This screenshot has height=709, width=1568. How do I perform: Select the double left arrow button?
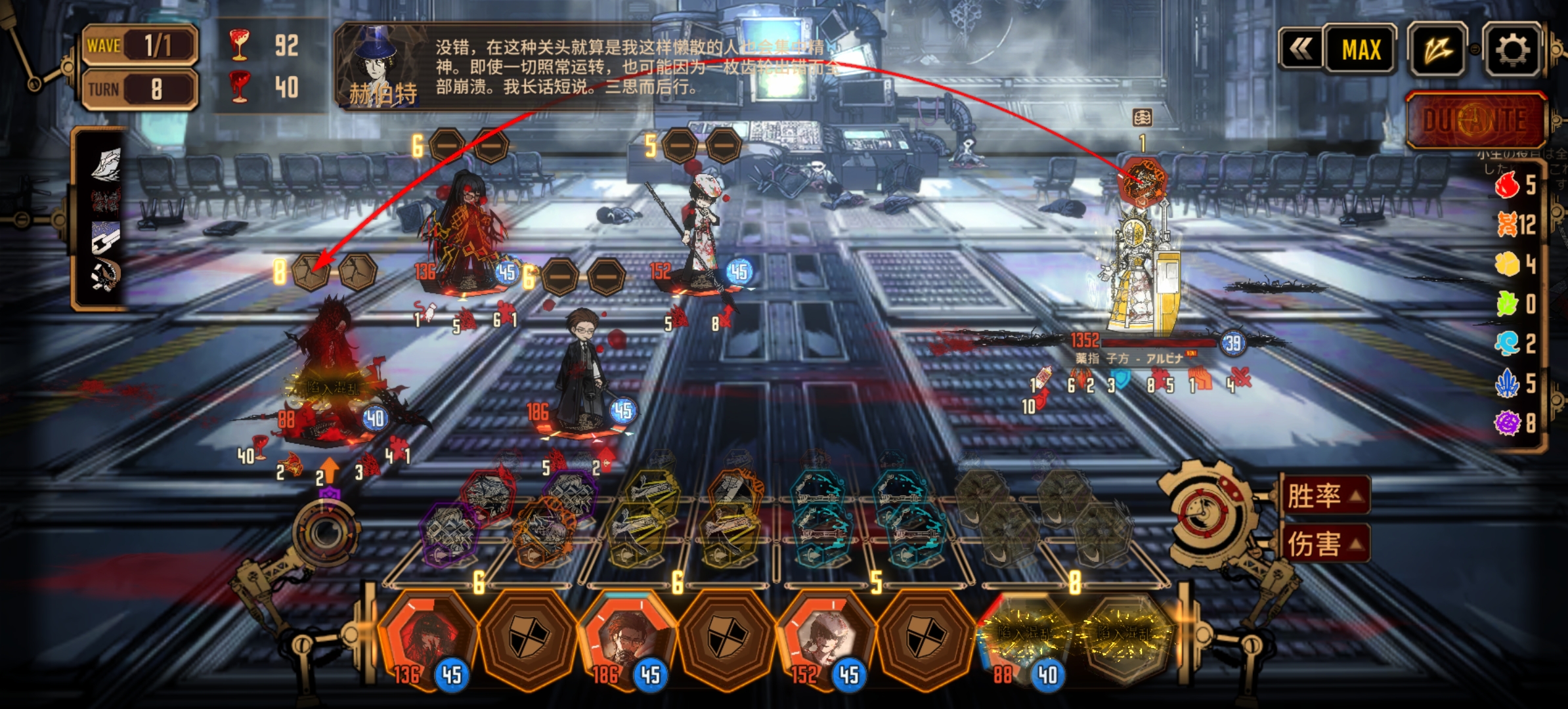tap(1301, 49)
